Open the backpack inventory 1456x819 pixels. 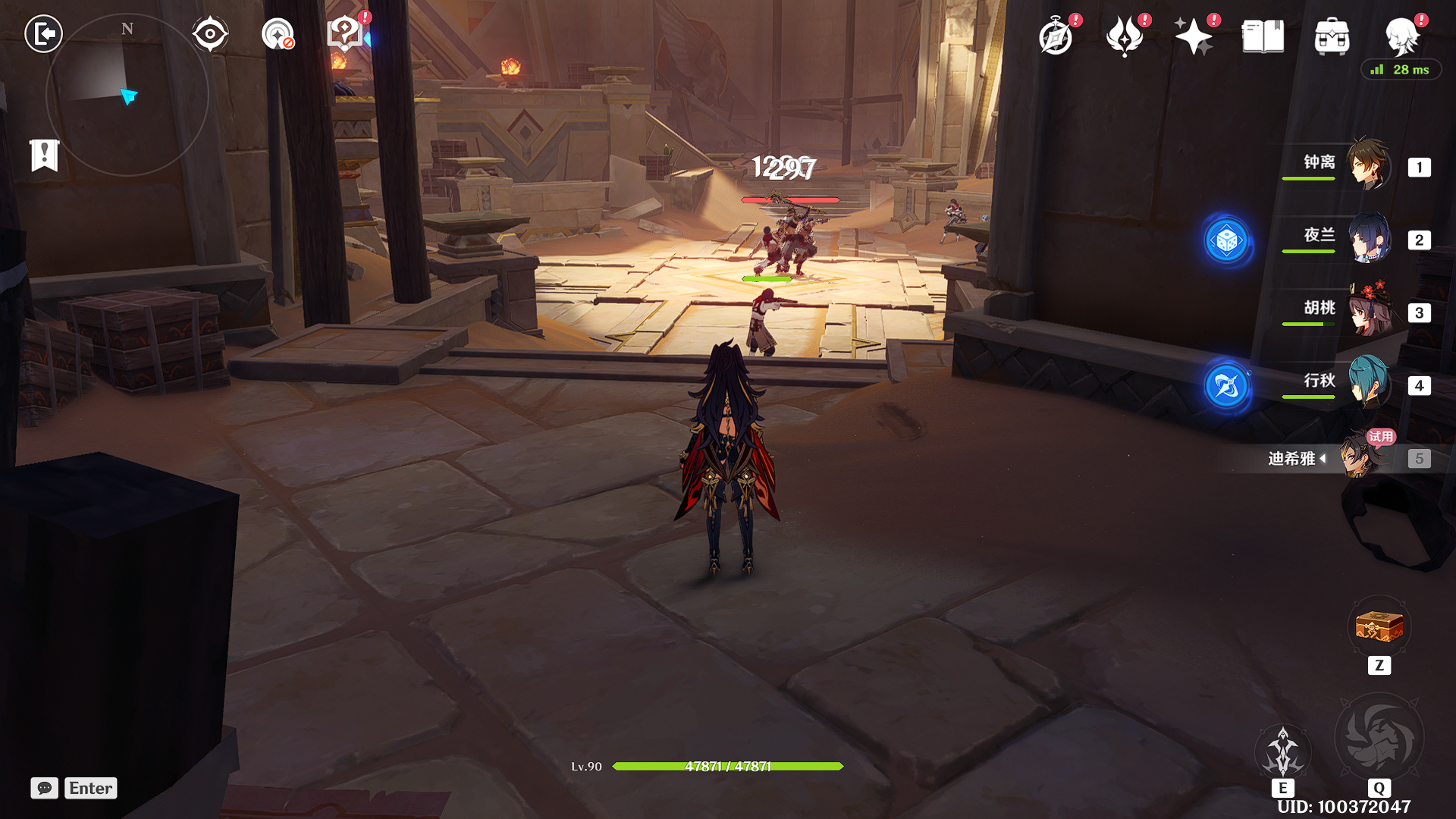tap(1332, 36)
